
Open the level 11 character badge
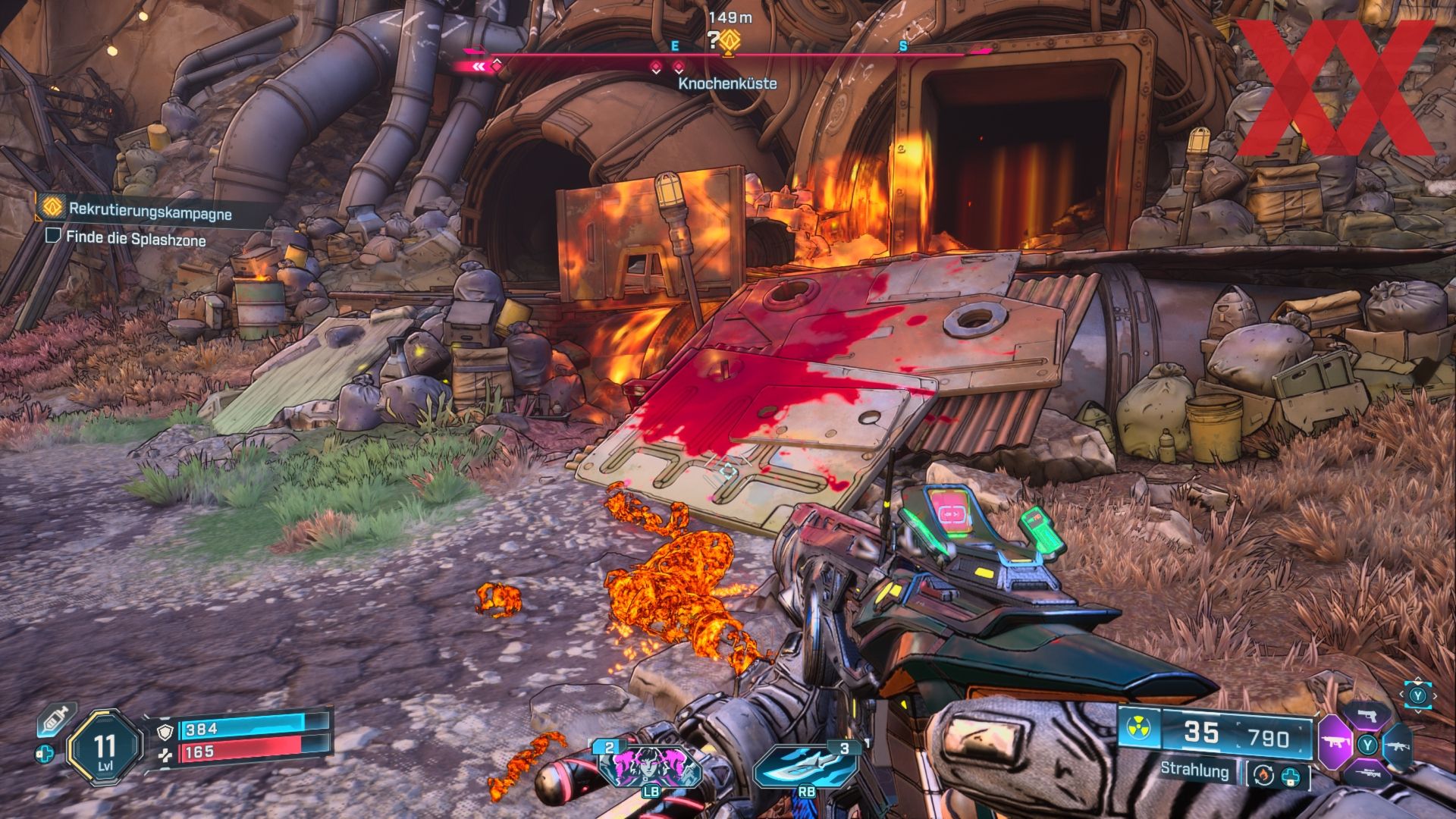pyautogui.click(x=105, y=745)
